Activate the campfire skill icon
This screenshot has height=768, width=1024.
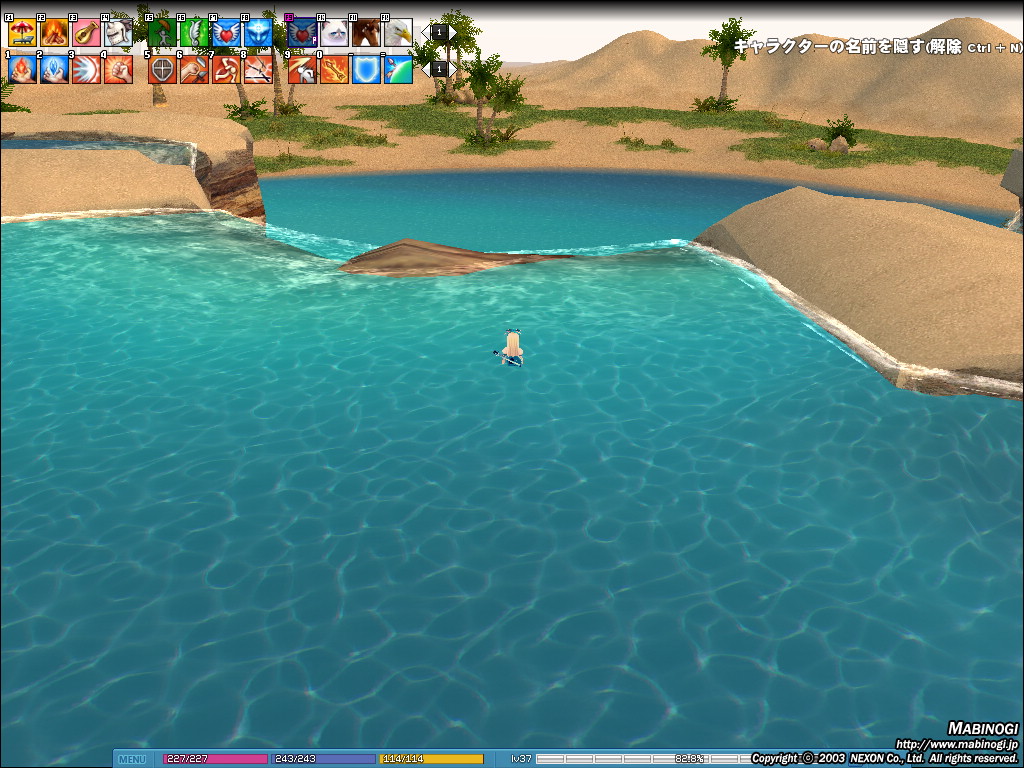pyautogui.click(x=54, y=33)
